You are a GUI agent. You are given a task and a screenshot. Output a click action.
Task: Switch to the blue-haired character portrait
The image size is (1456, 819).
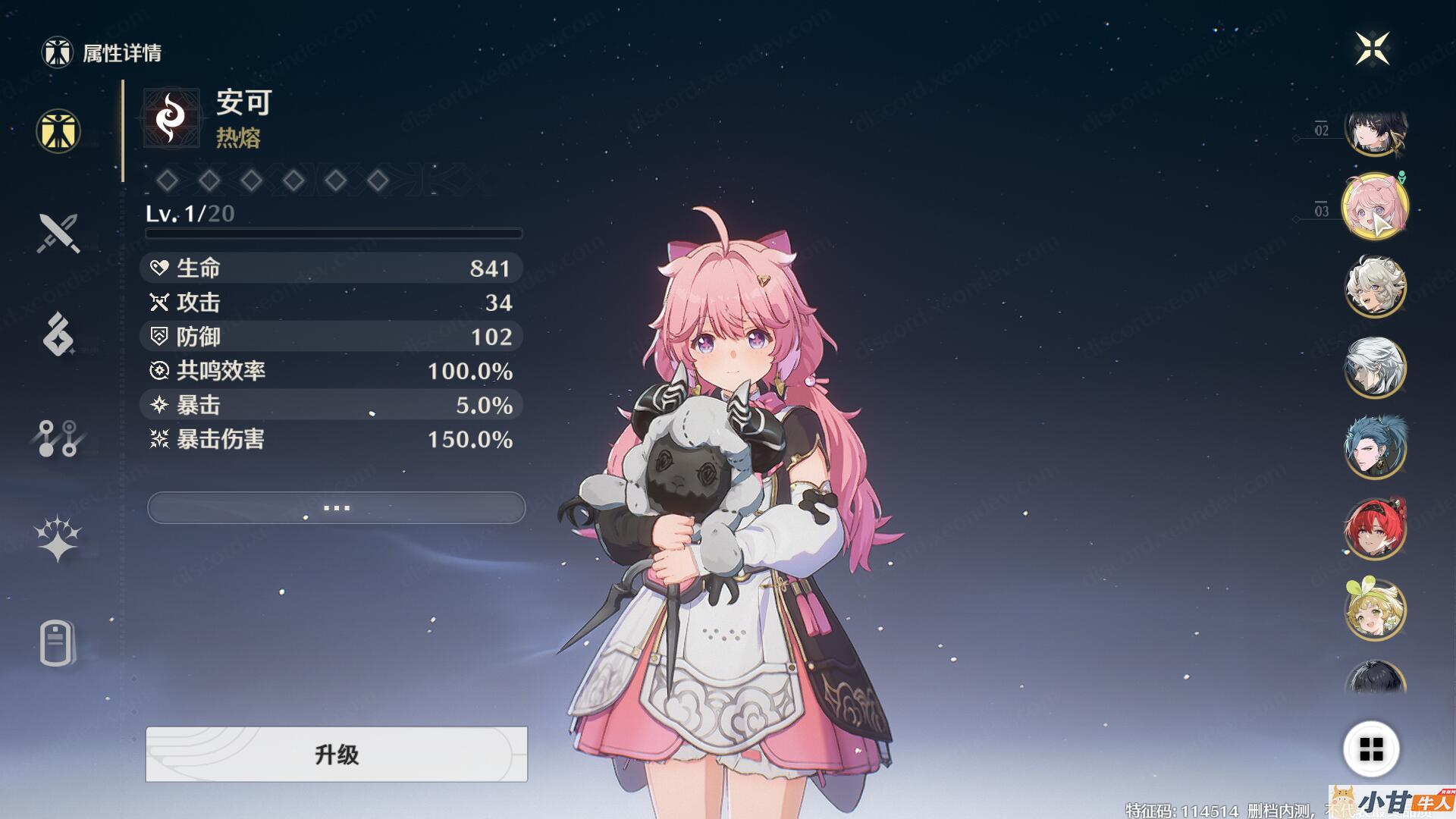pos(1376,447)
